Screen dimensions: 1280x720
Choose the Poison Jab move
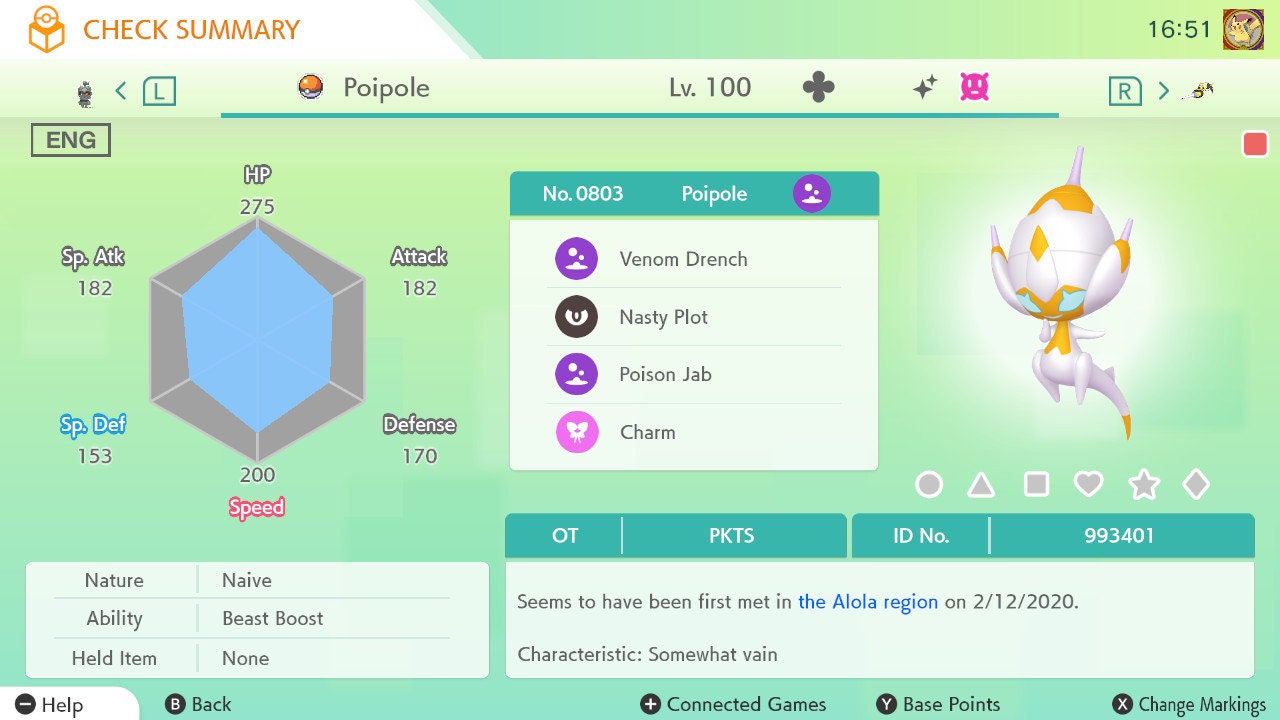(x=665, y=375)
